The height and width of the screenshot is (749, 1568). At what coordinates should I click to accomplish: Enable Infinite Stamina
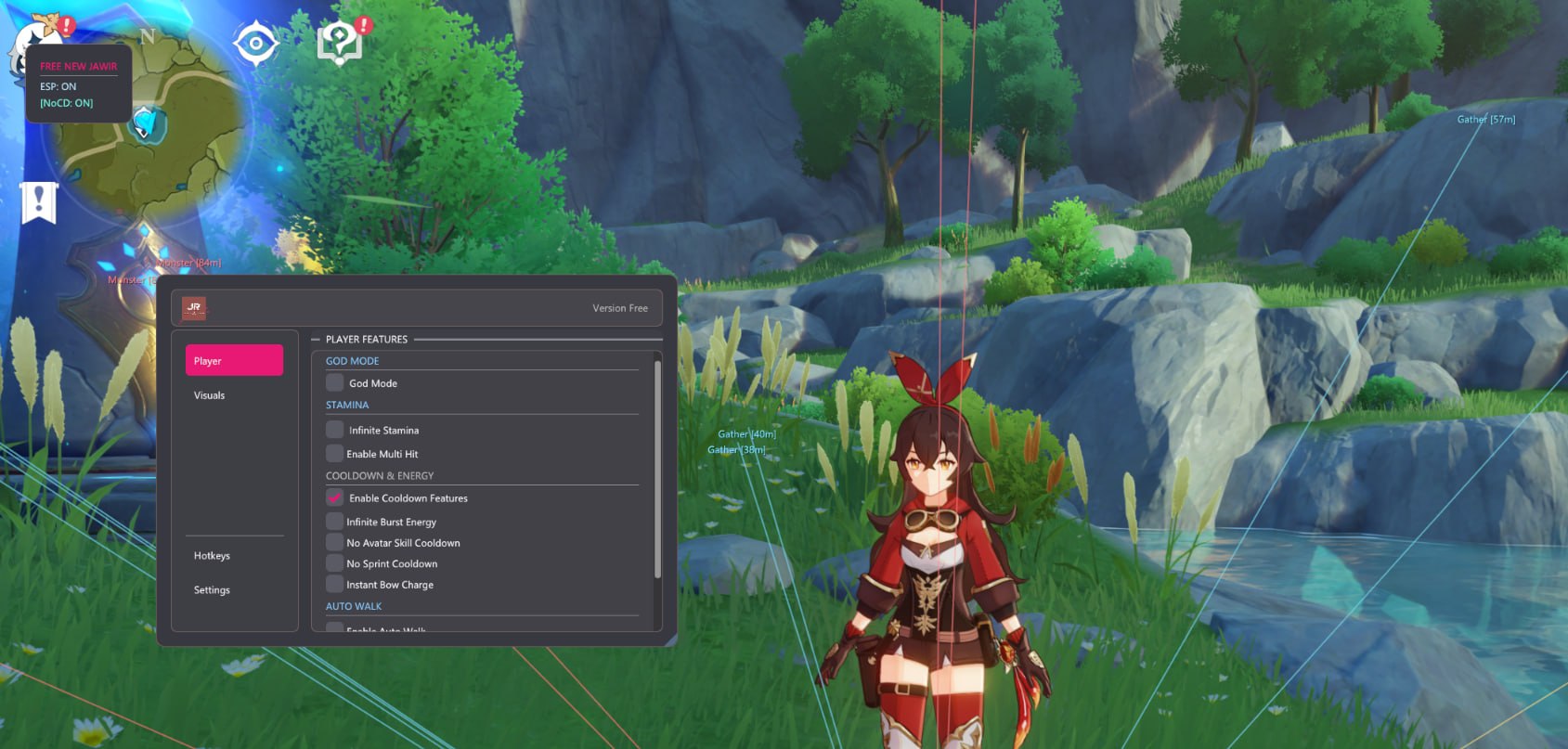(335, 430)
